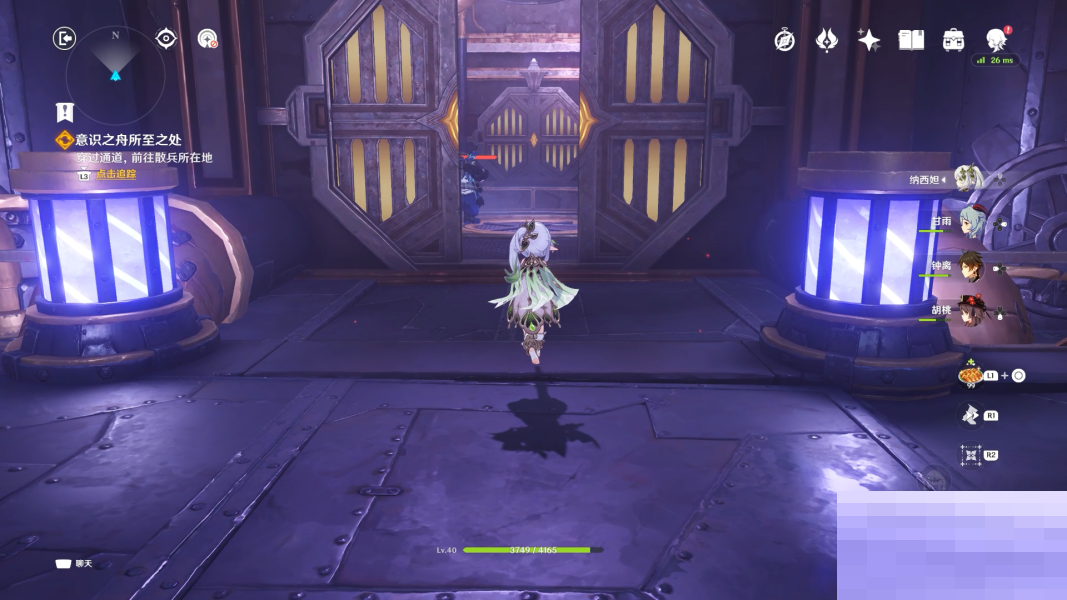Open the wish star icon
1067x600 pixels.
pos(868,40)
